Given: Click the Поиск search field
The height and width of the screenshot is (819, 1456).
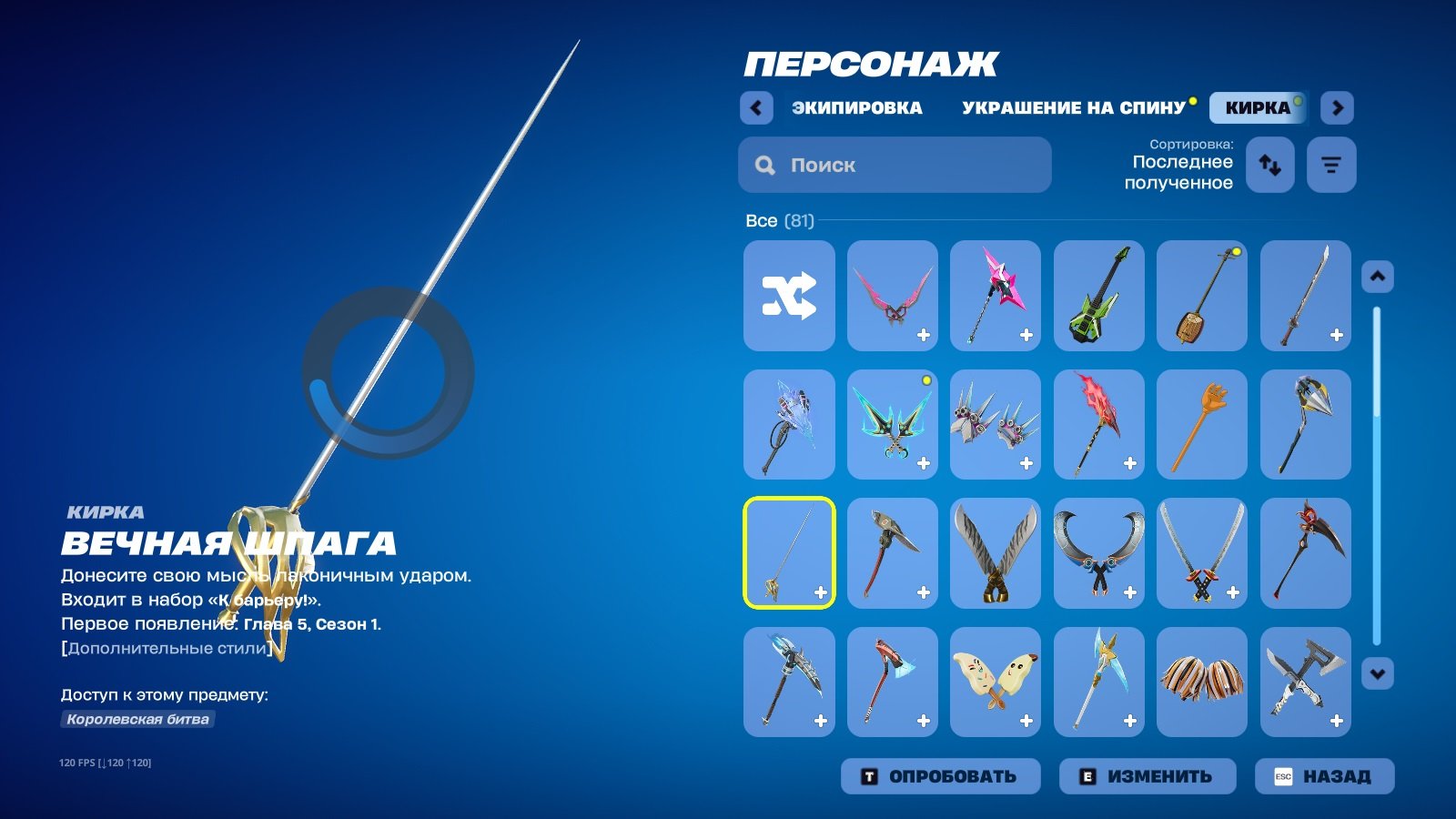Looking at the screenshot, I should (894, 165).
